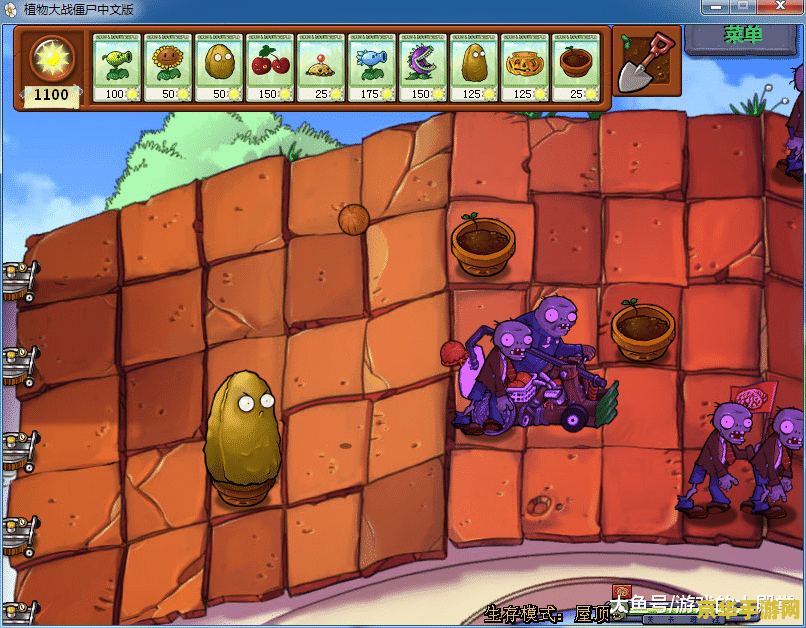Select the Cherry Bomb seed packet
Image resolution: width=806 pixels, height=628 pixels.
tap(270, 67)
